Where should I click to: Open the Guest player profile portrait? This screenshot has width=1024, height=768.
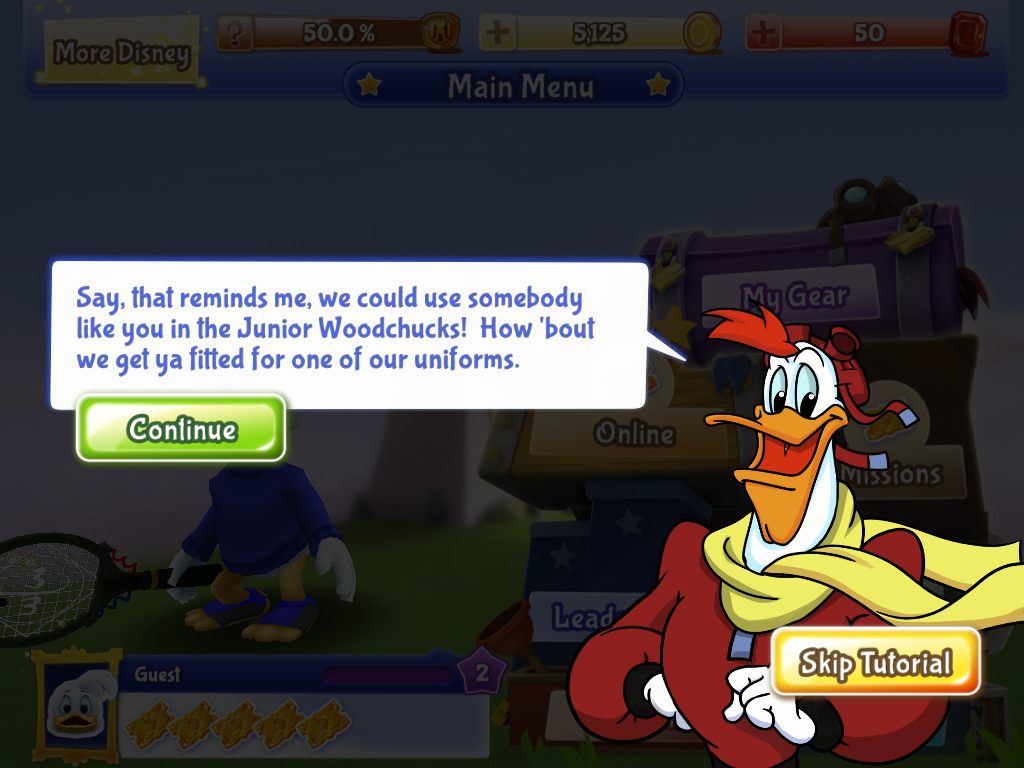[74, 702]
